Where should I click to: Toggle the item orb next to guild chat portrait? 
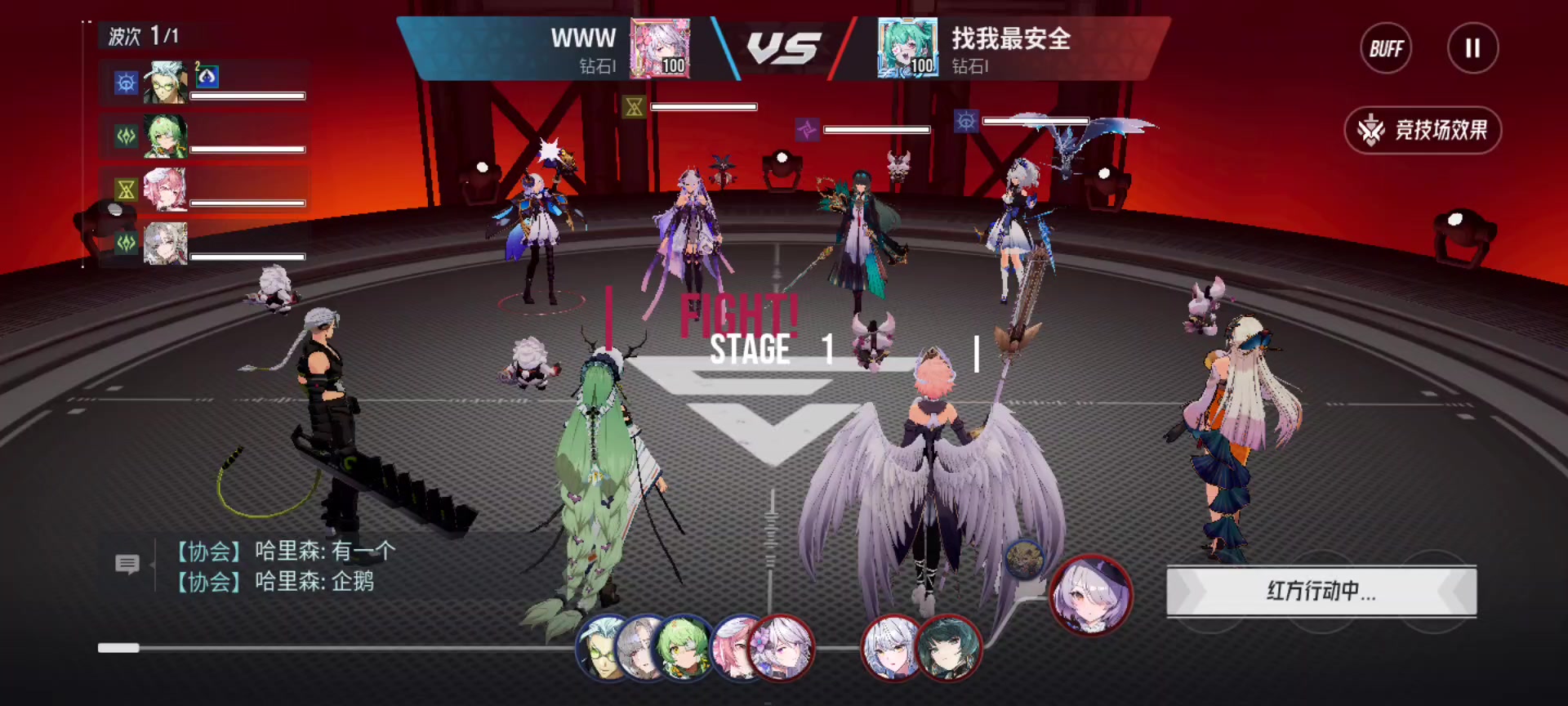(x=1025, y=558)
